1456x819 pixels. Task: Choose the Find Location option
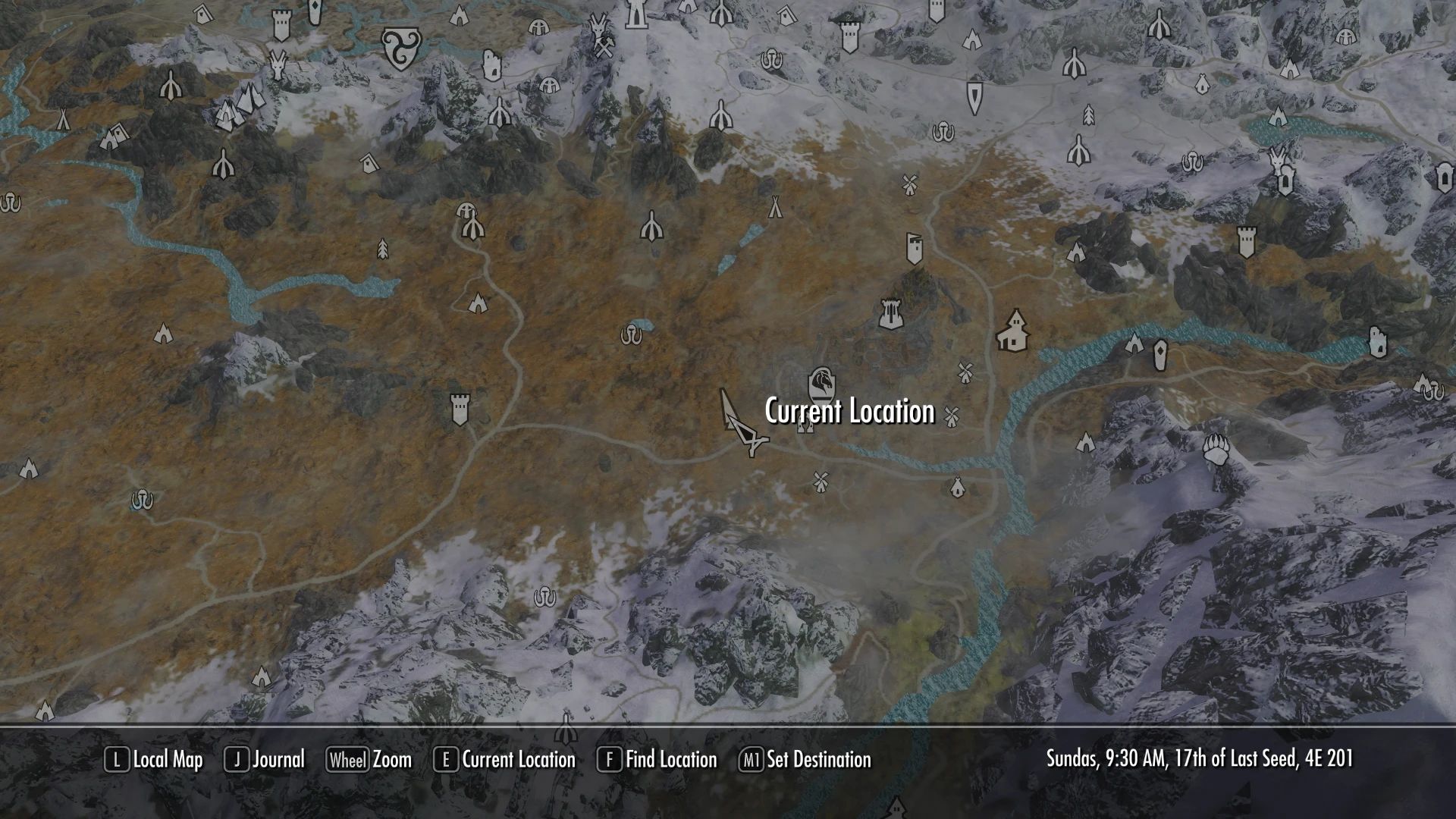pos(657,760)
